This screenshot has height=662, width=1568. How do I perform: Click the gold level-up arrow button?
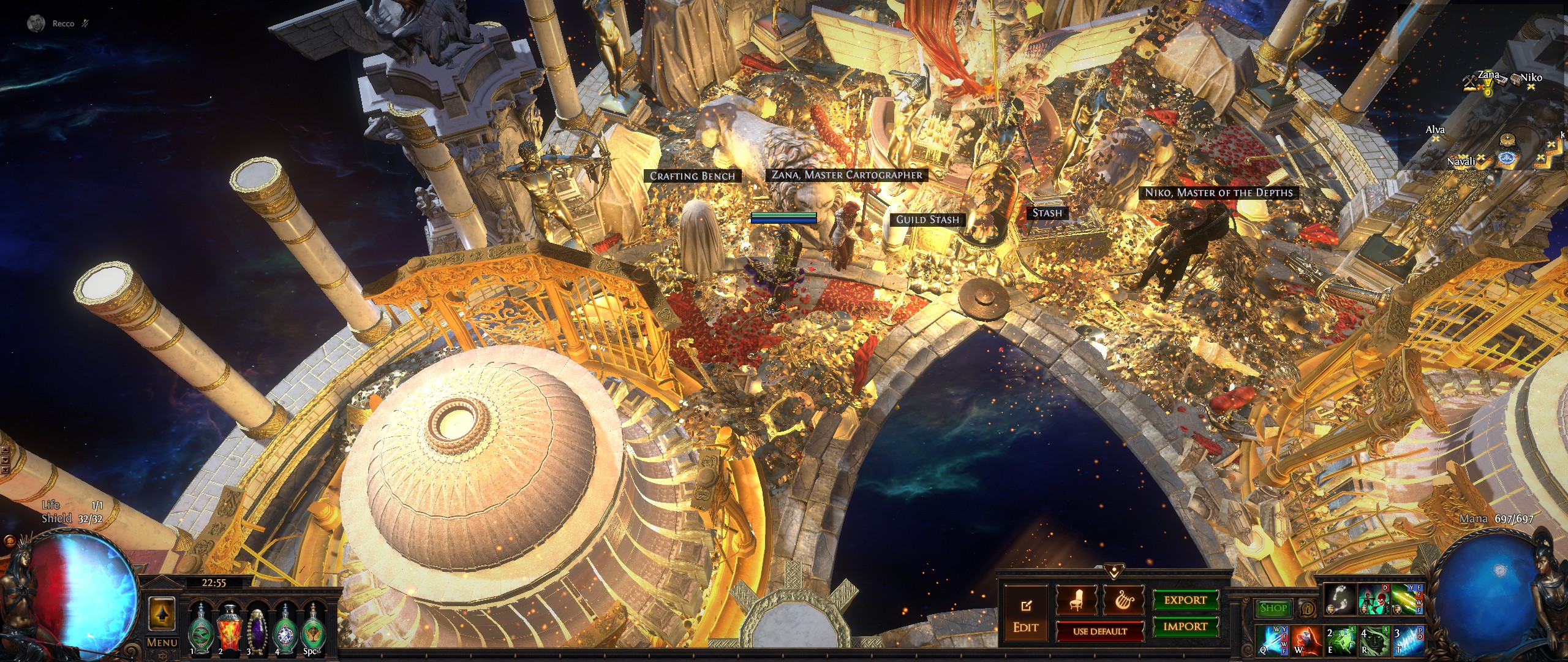click(162, 613)
